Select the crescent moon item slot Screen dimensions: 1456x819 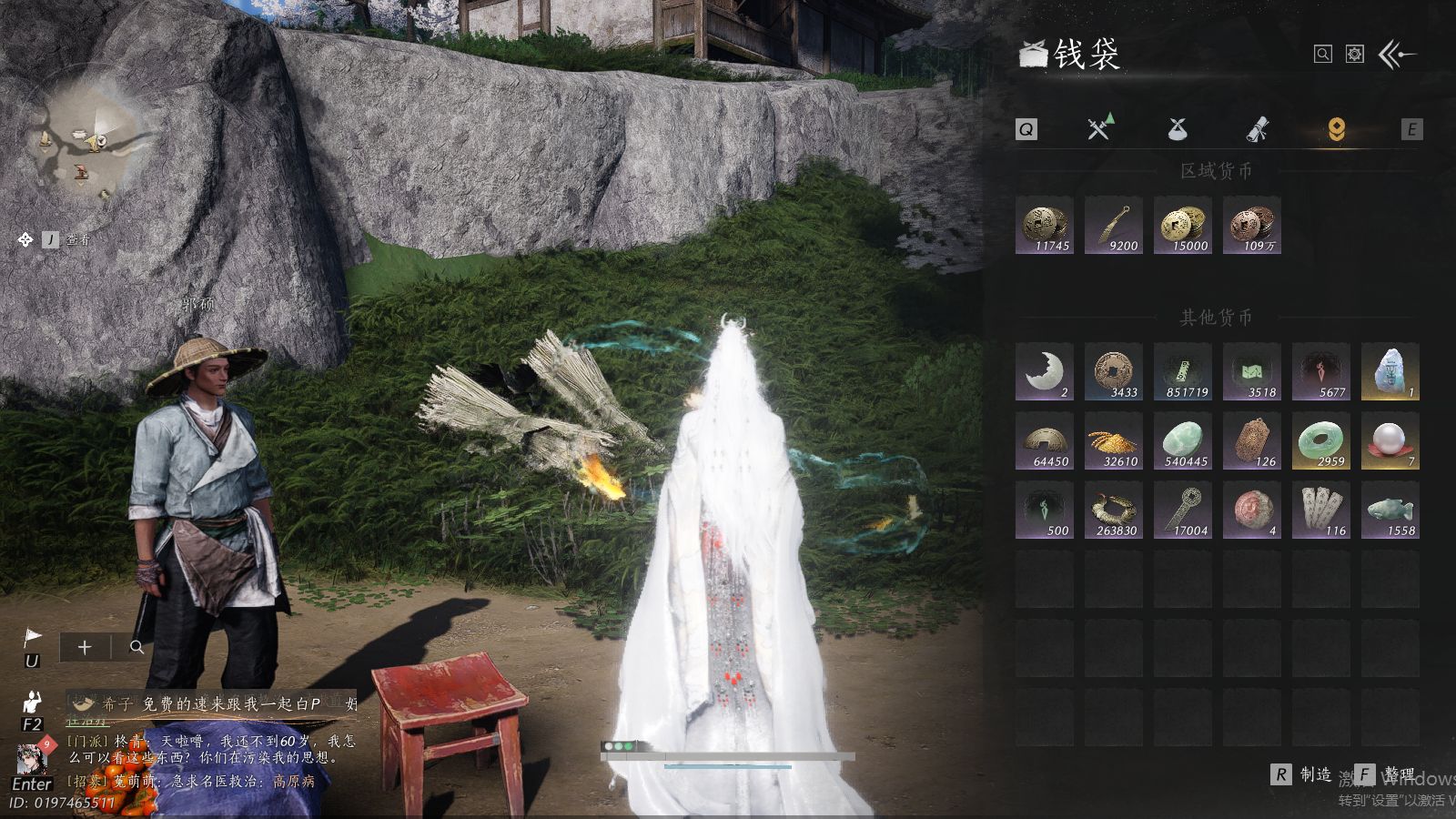click(1044, 371)
